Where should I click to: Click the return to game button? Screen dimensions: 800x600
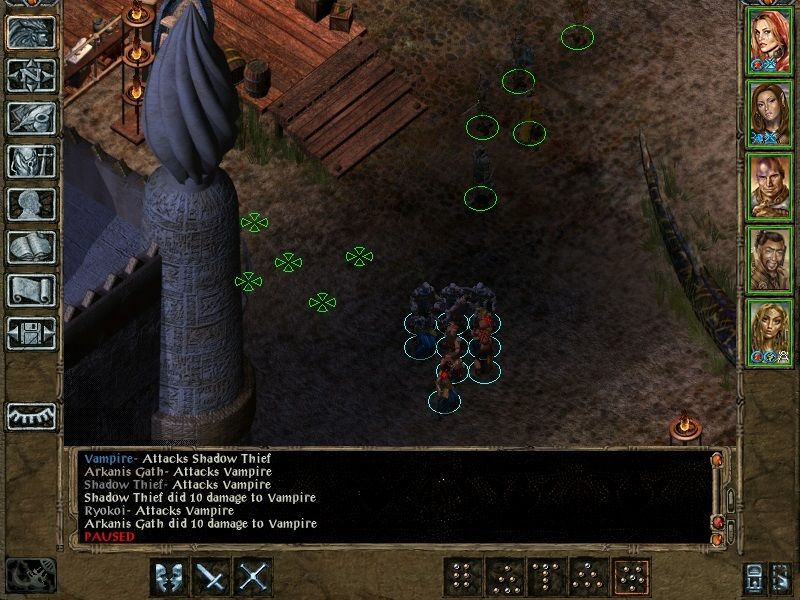pos(32,32)
